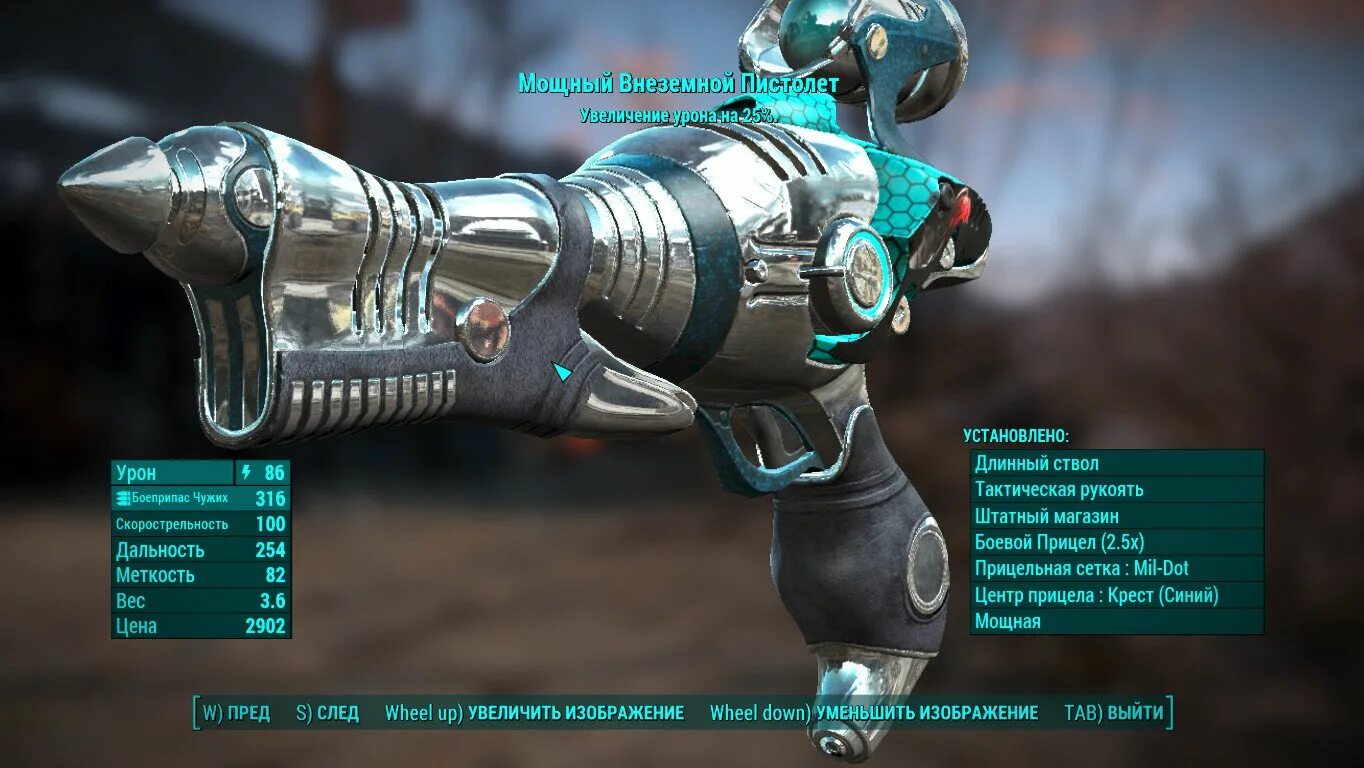This screenshot has width=1364, height=768.
Task: Exit the inspect view via ВЫЙТИ
Action: (x=1114, y=713)
